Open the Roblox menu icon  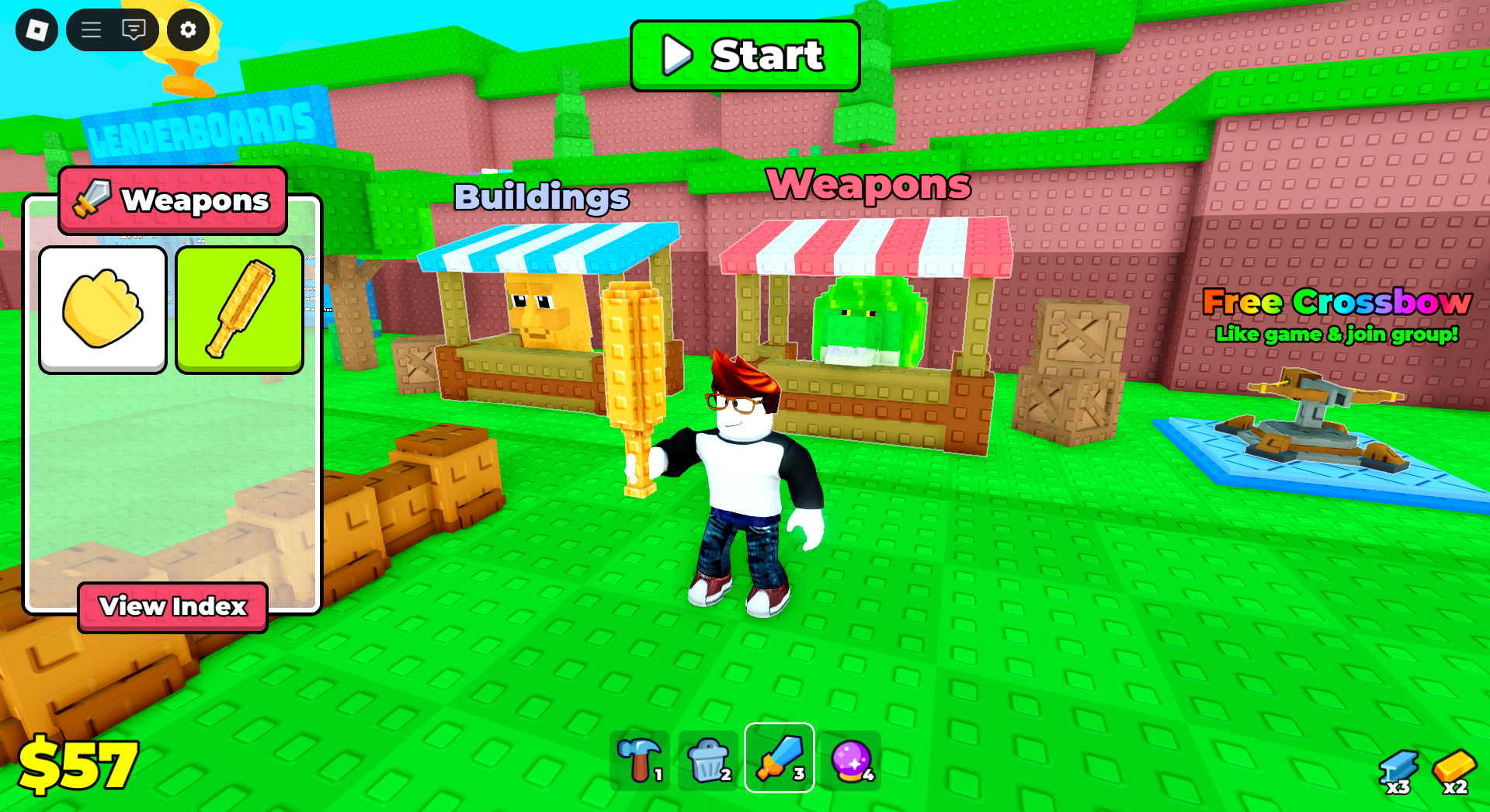(36, 29)
